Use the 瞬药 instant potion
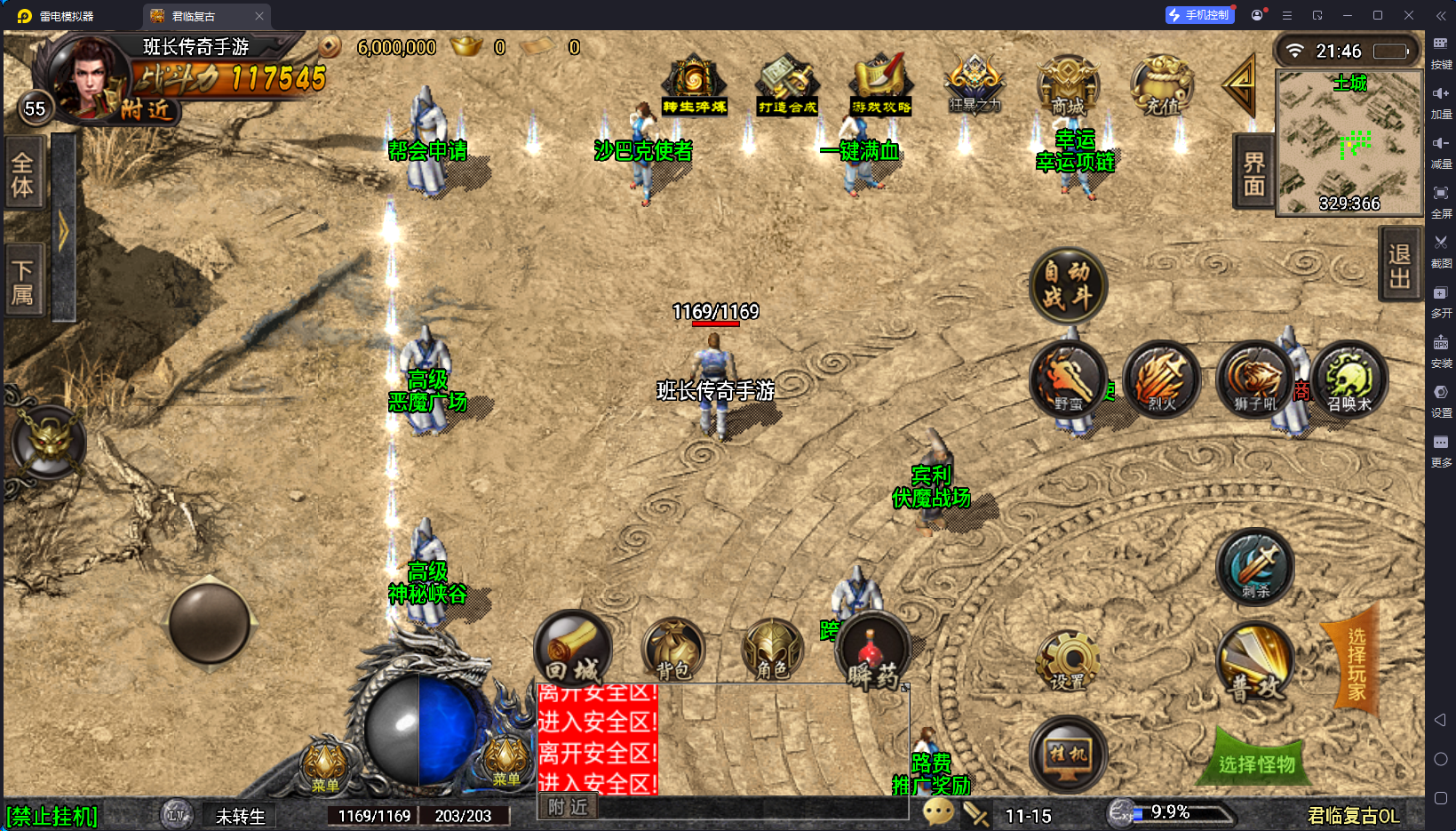 click(x=873, y=653)
